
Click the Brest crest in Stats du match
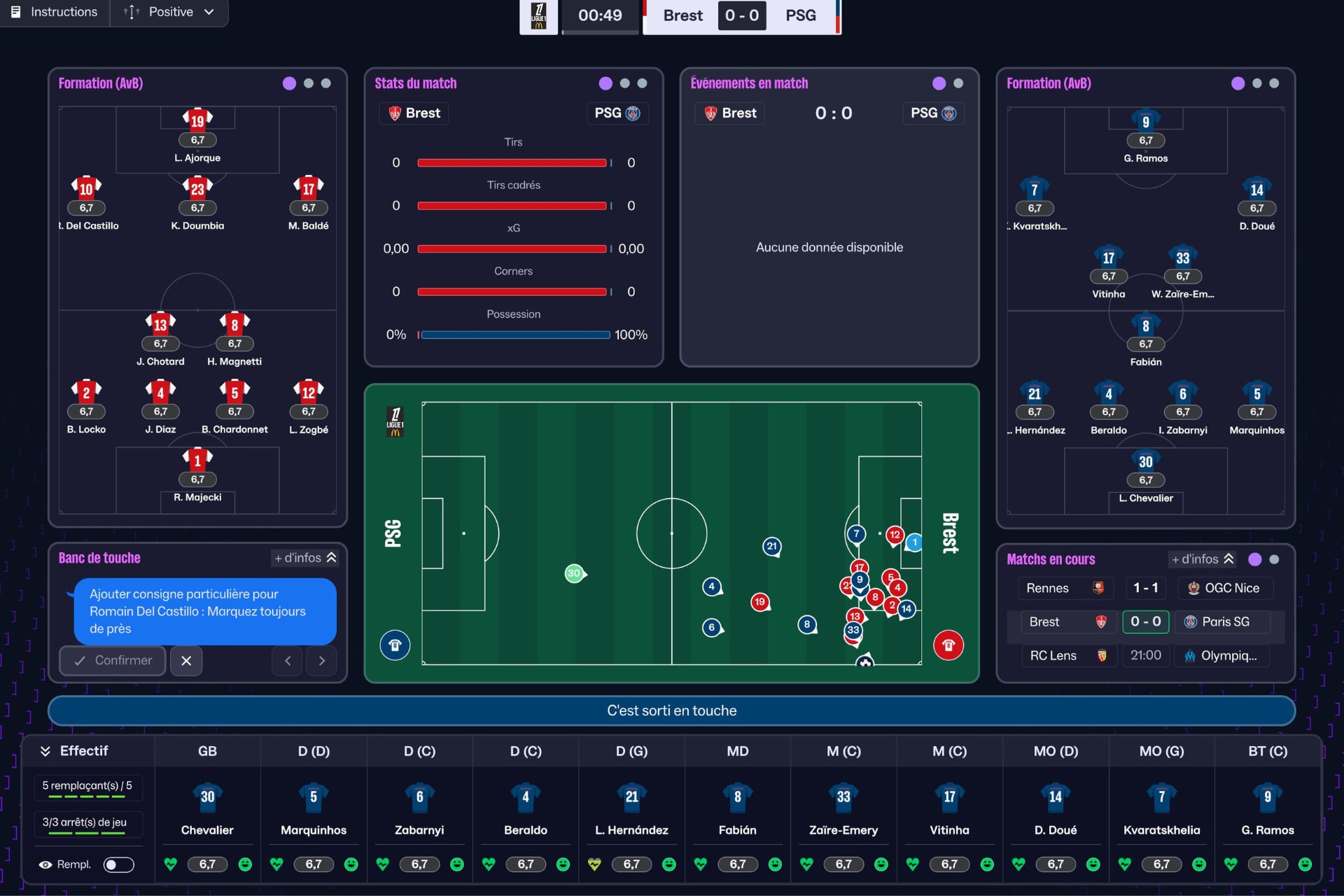click(396, 113)
